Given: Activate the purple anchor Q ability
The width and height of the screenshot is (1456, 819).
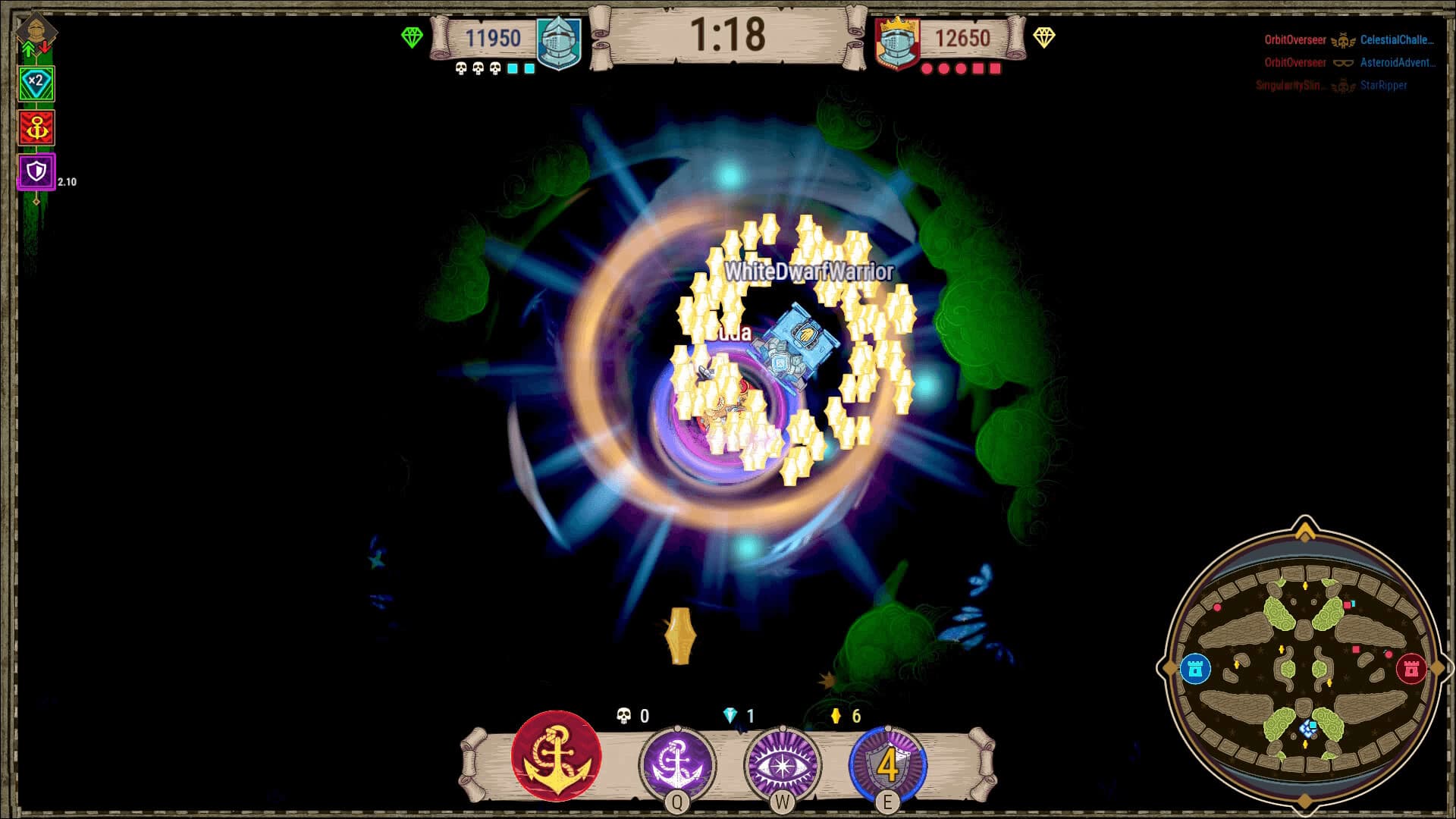Looking at the screenshot, I should tap(677, 762).
